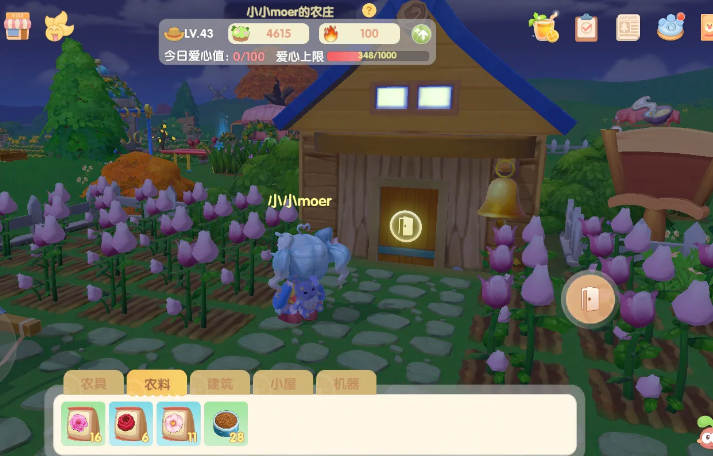The image size is (713, 456).
Task: Open the blue cake dish icon
Action: point(671,27)
